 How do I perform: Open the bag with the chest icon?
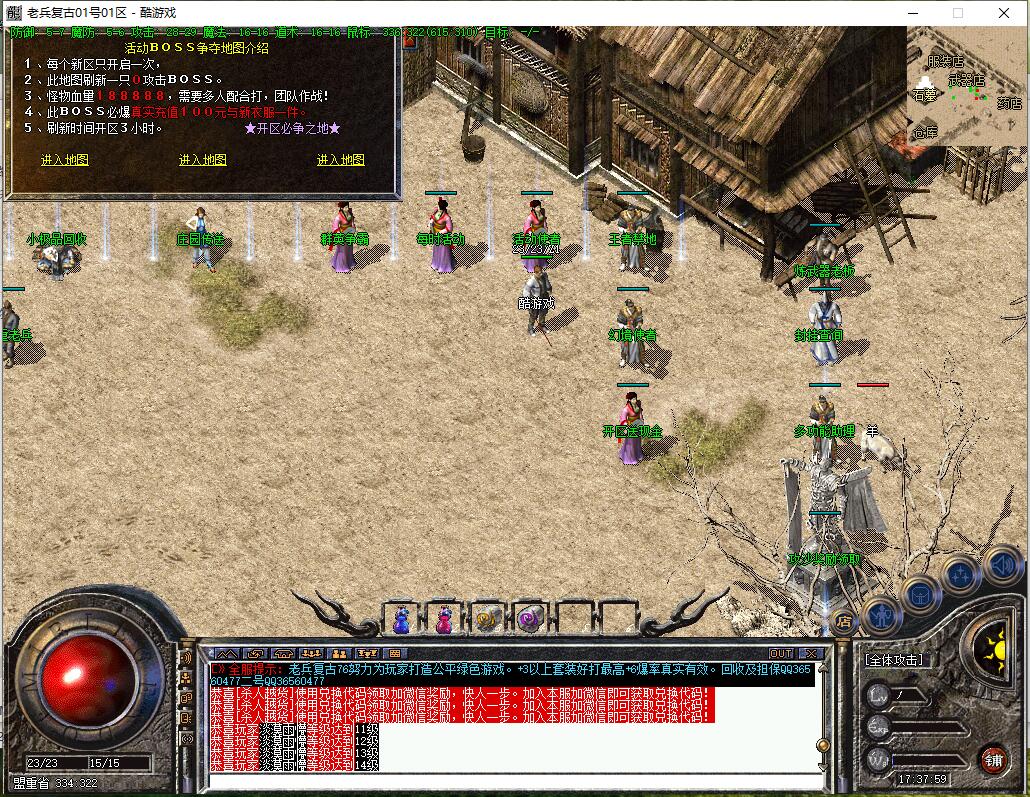[920, 597]
